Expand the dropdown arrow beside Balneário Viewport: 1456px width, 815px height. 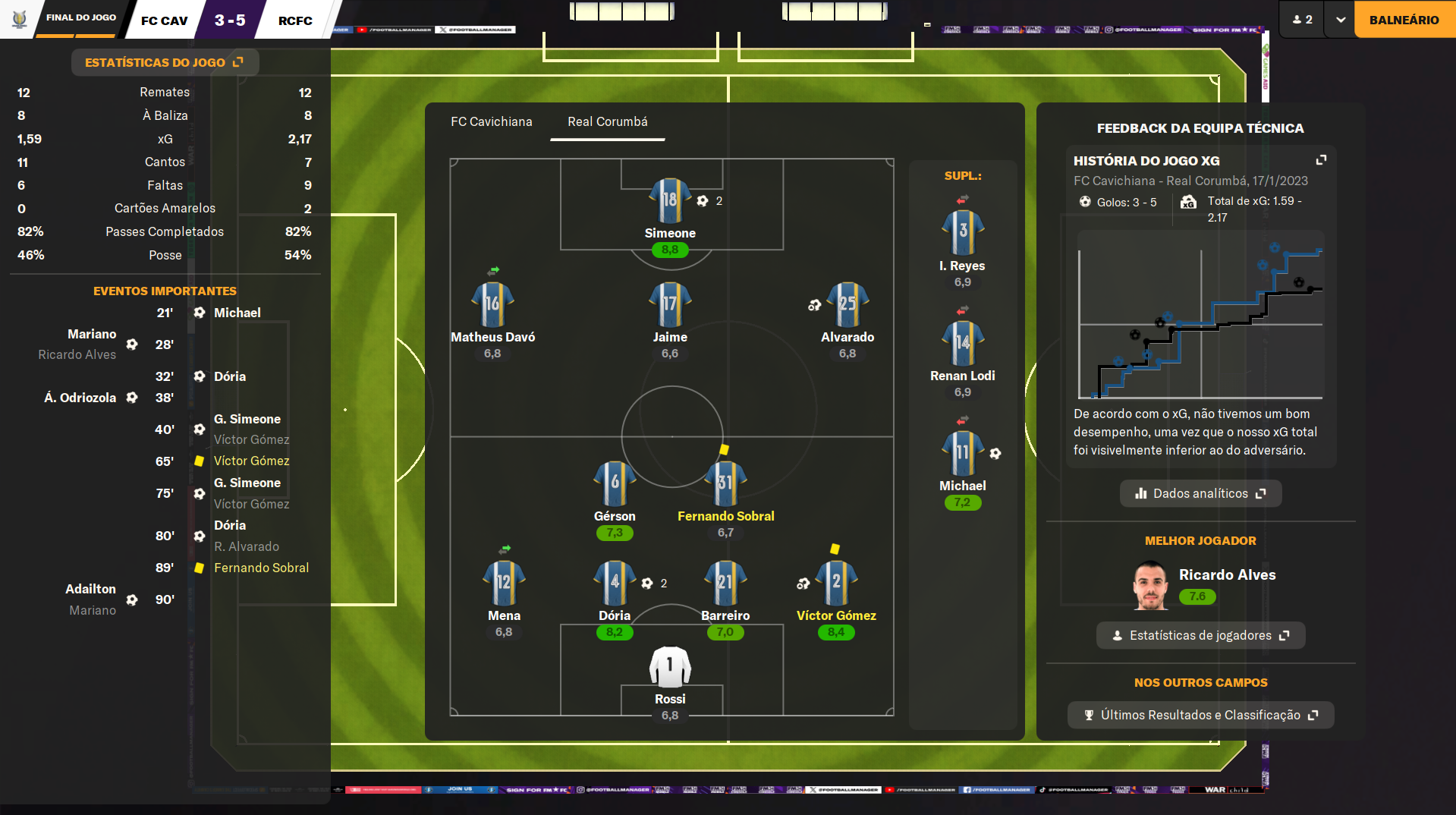(1340, 20)
